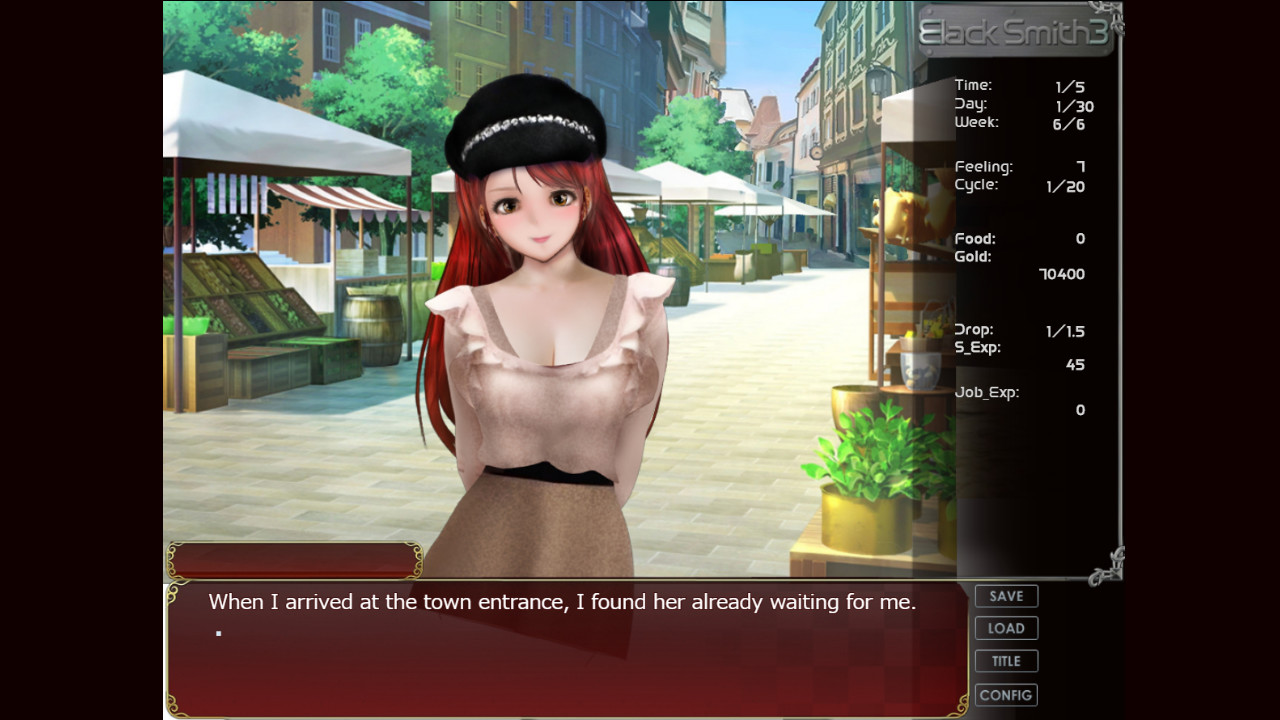
Task: Return to TITLE screen
Action: [x=1006, y=661]
